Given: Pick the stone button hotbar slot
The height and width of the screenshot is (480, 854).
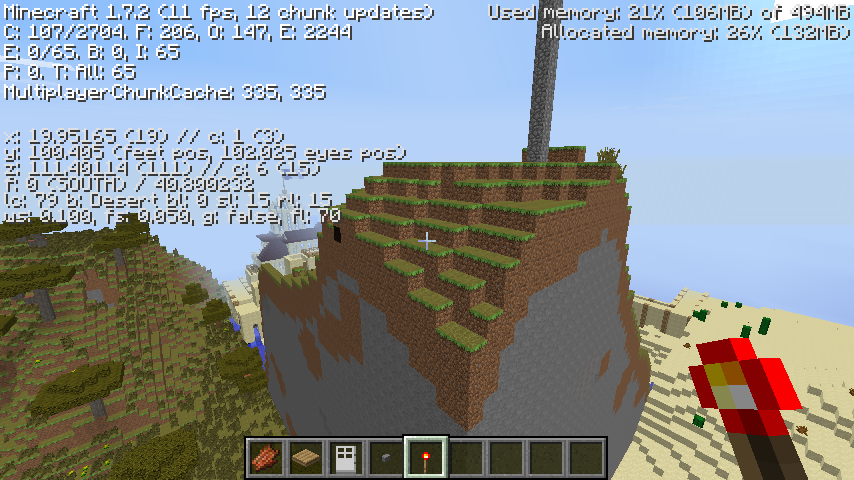Looking at the screenshot, I should click(385, 458).
